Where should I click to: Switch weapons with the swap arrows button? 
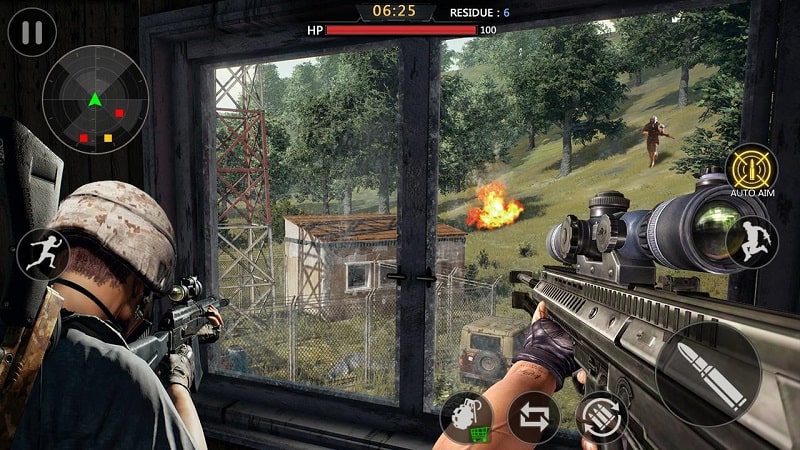click(533, 417)
